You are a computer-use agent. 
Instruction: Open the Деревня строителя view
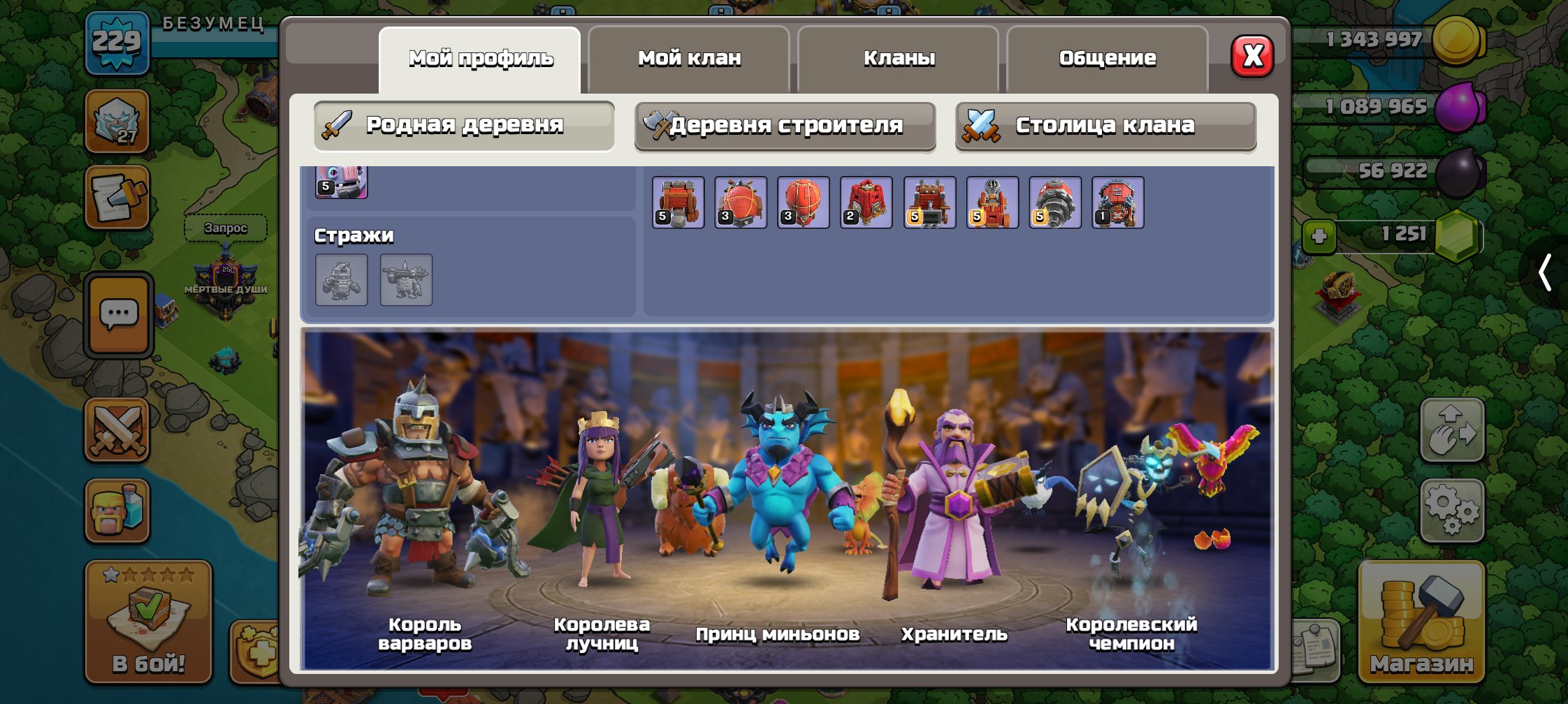[x=785, y=126]
